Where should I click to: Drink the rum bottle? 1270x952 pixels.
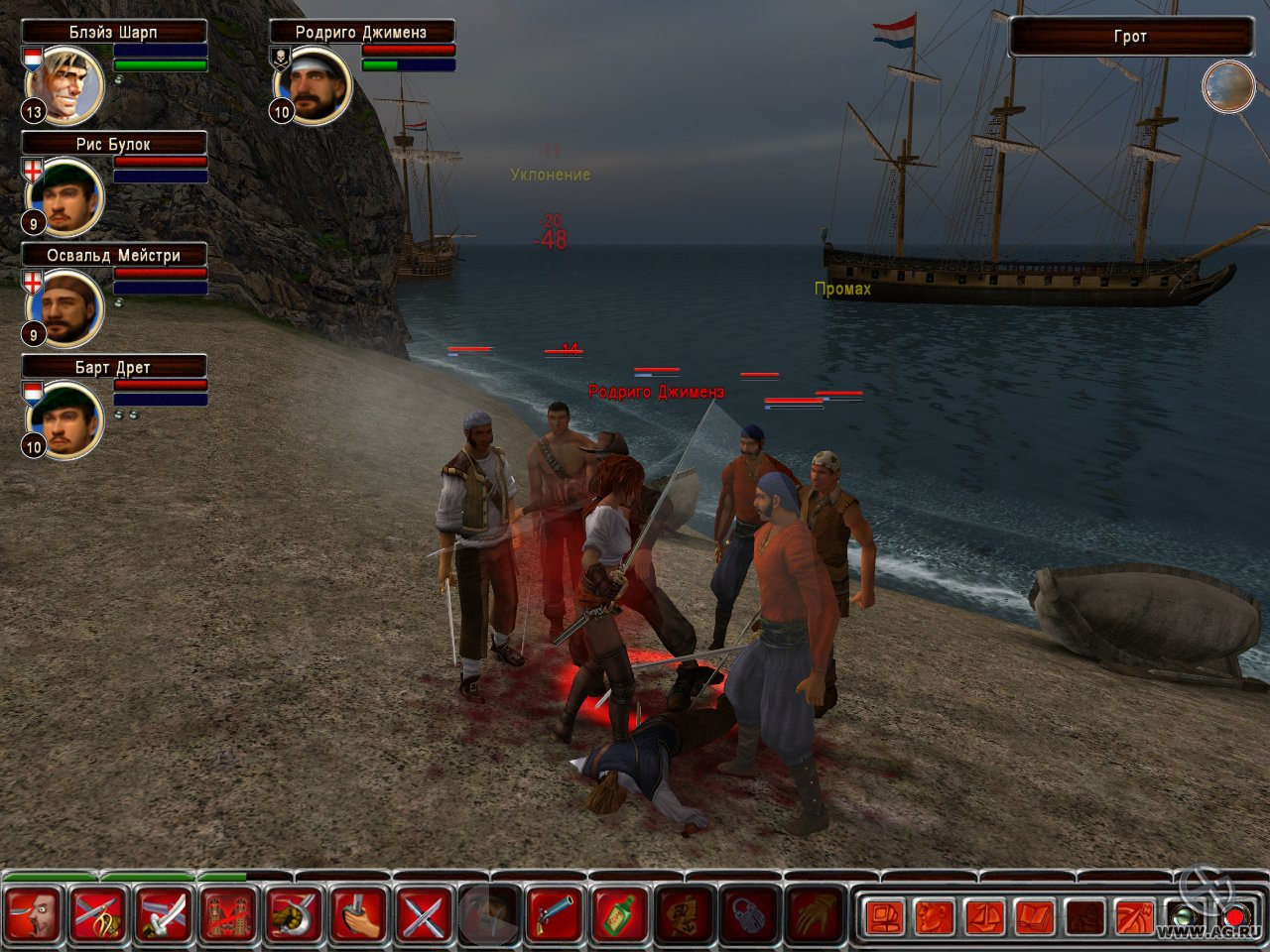click(x=620, y=914)
